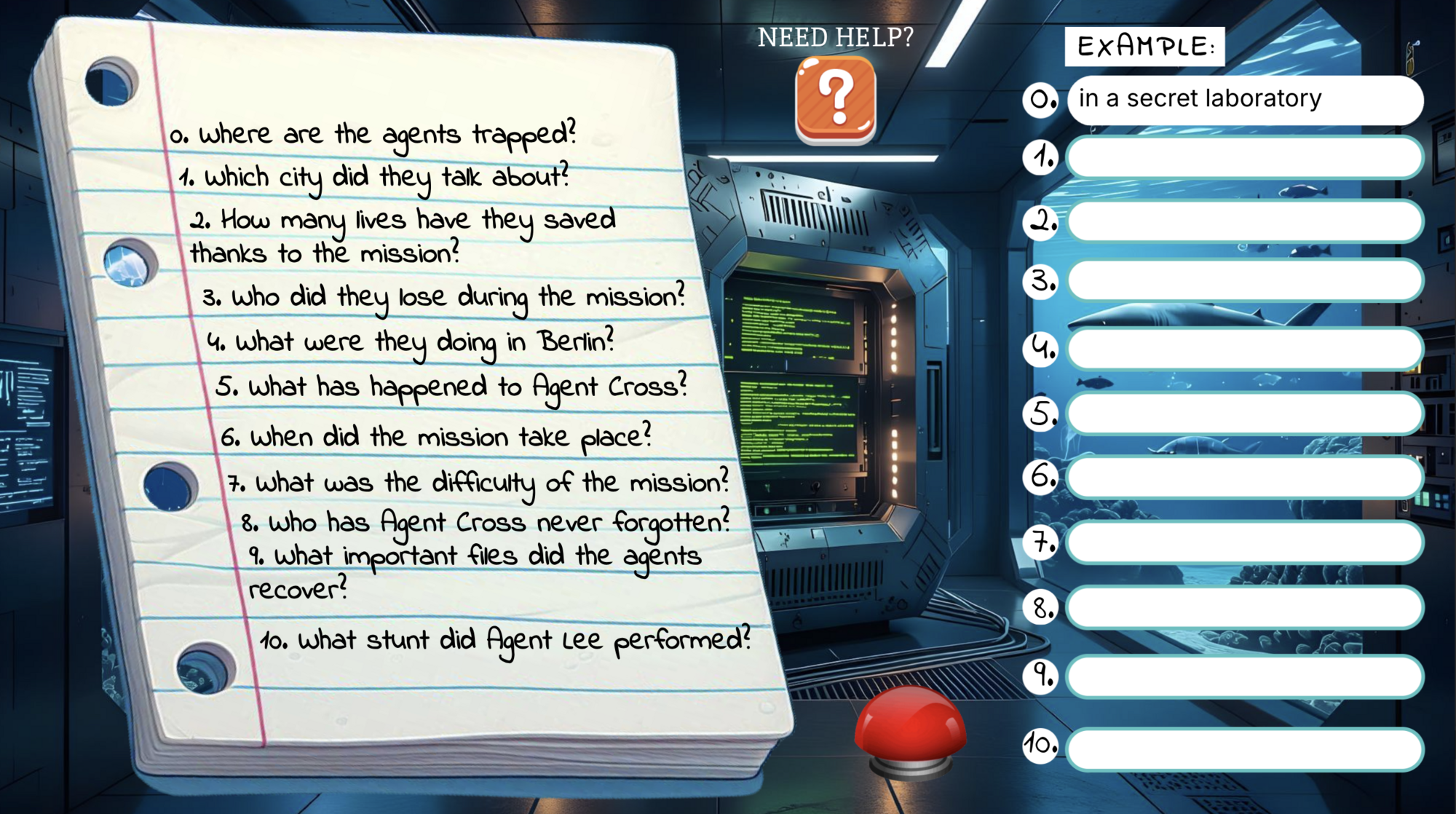This screenshot has height=814, width=1456.
Task: Click into answer box number 9
Action: pyautogui.click(x=1244, y=676)
